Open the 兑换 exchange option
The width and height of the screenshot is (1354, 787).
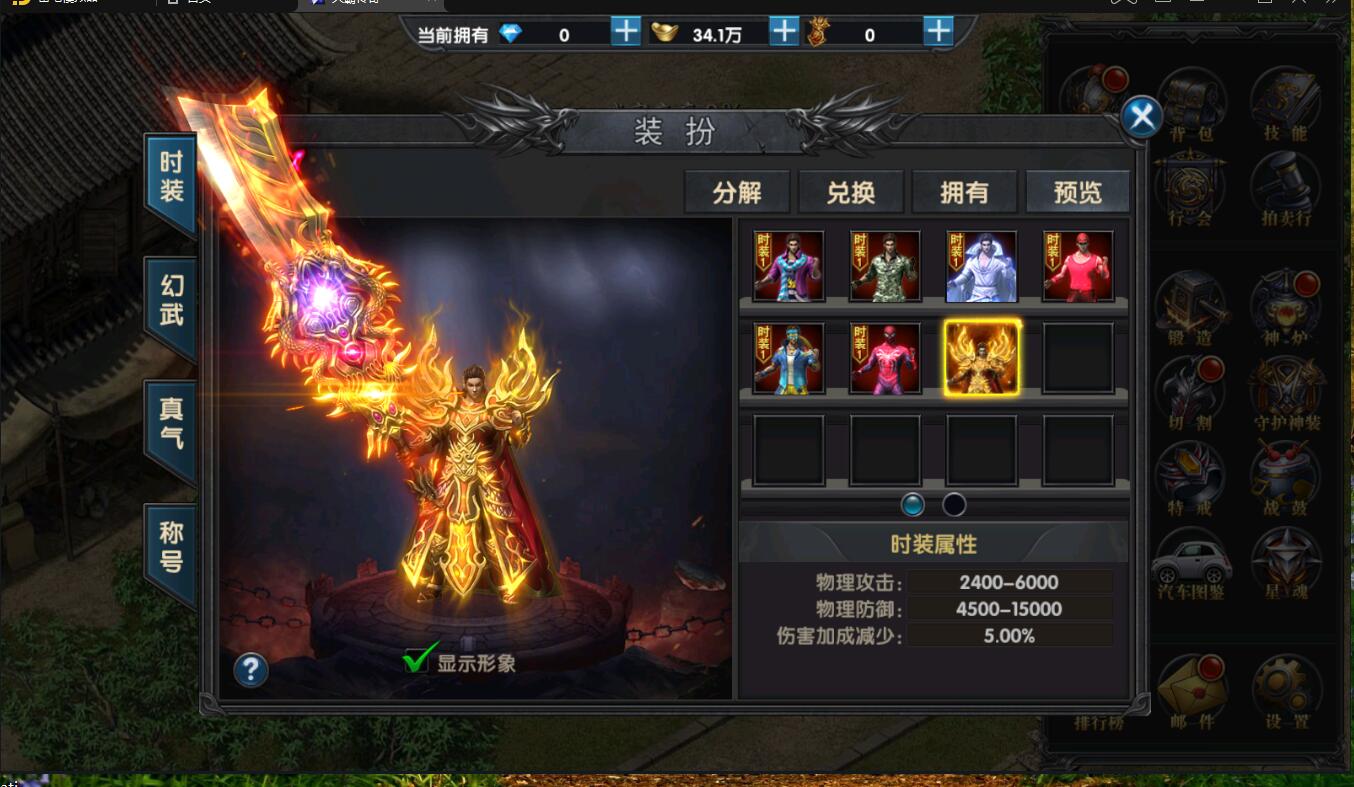[x=851, y=192]
